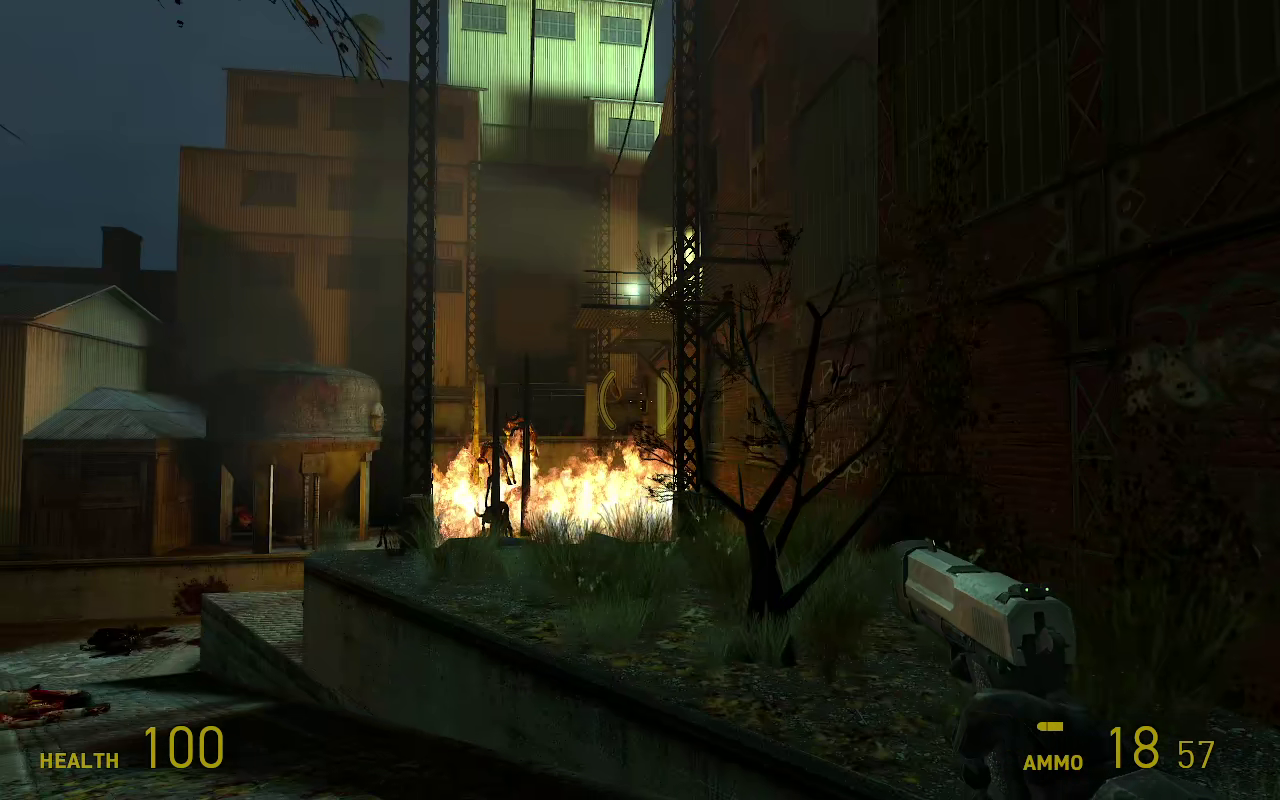Image resolution: width=1280 pixels, height=800 pixels.
Task: Select the health value 100
Action: tap(183, 748)
